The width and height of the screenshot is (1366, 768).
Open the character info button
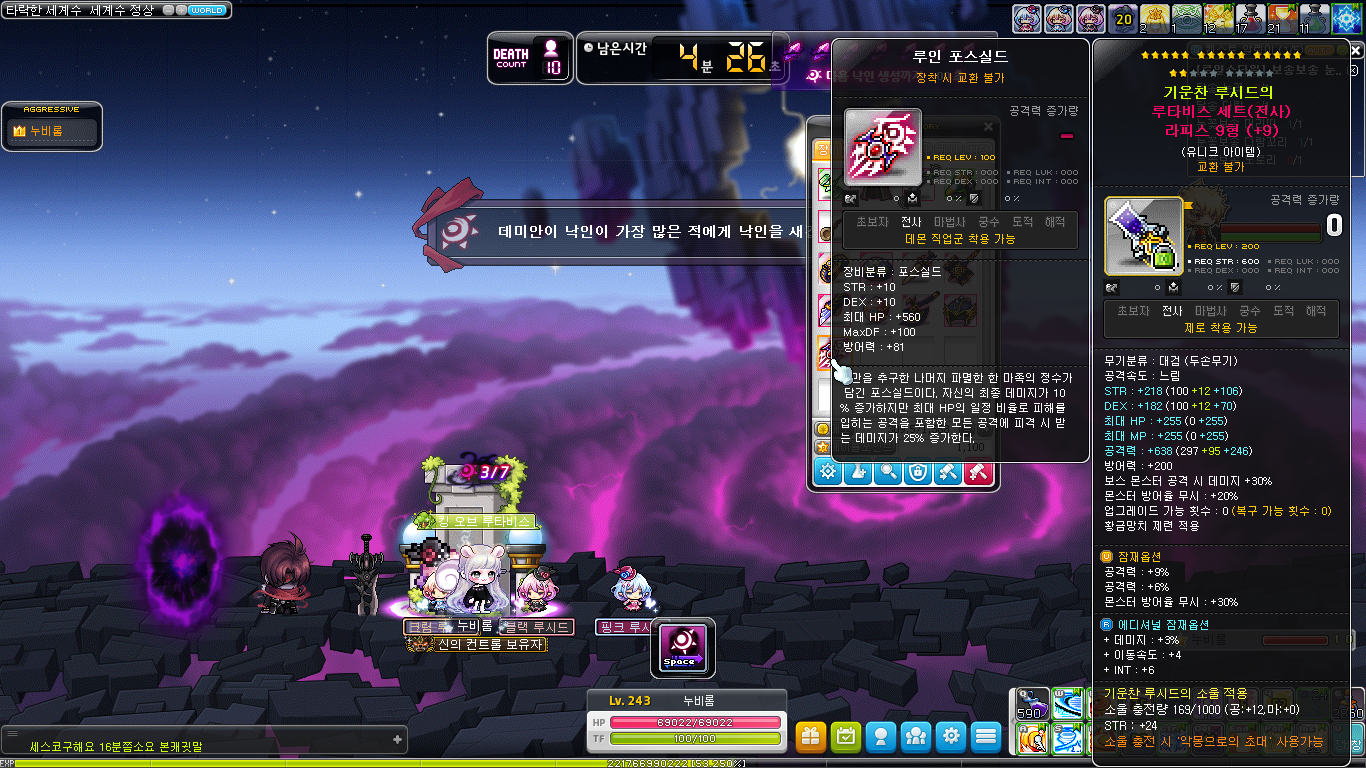(x=881, y=737)
